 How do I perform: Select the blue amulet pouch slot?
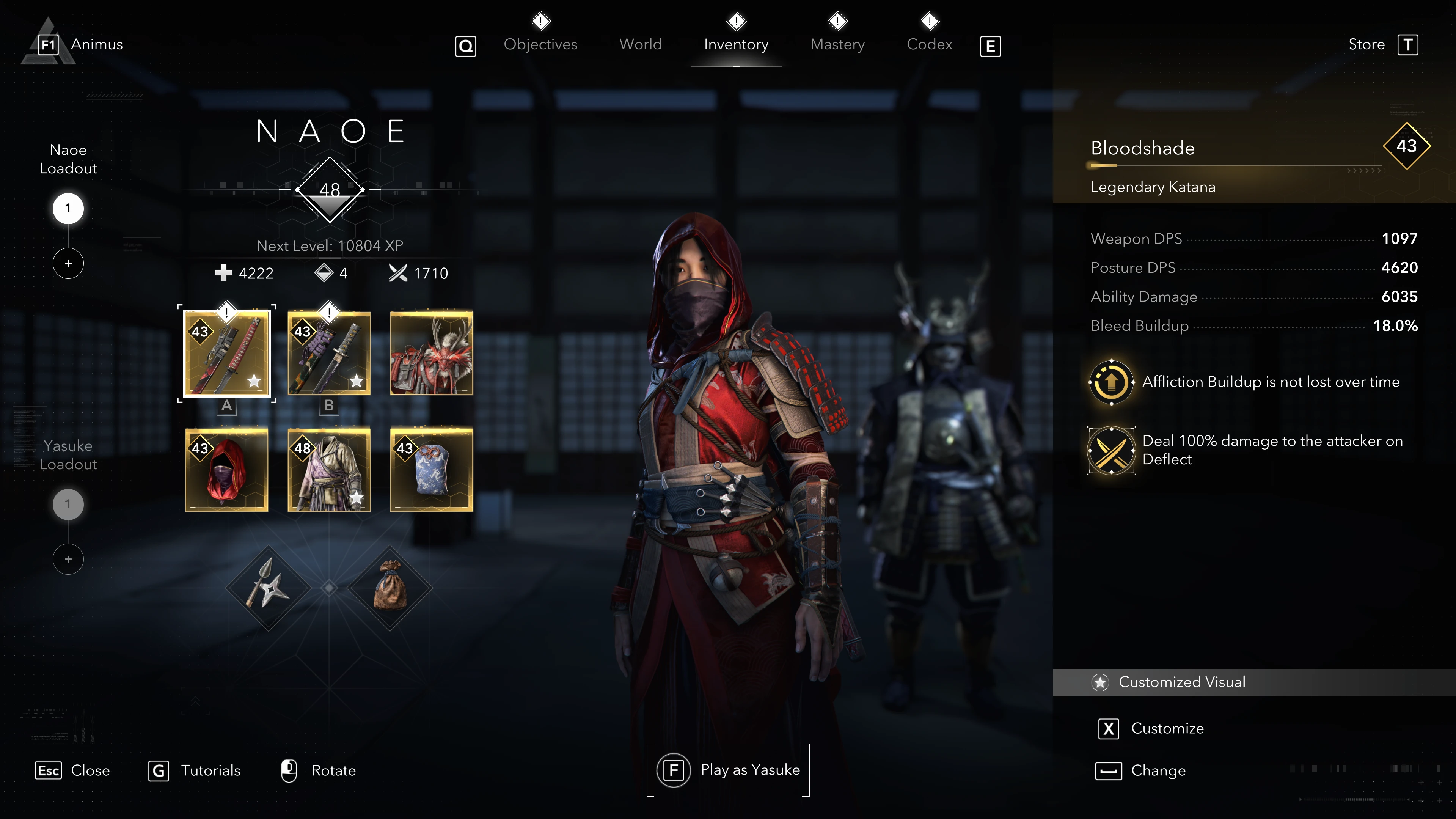431,470
